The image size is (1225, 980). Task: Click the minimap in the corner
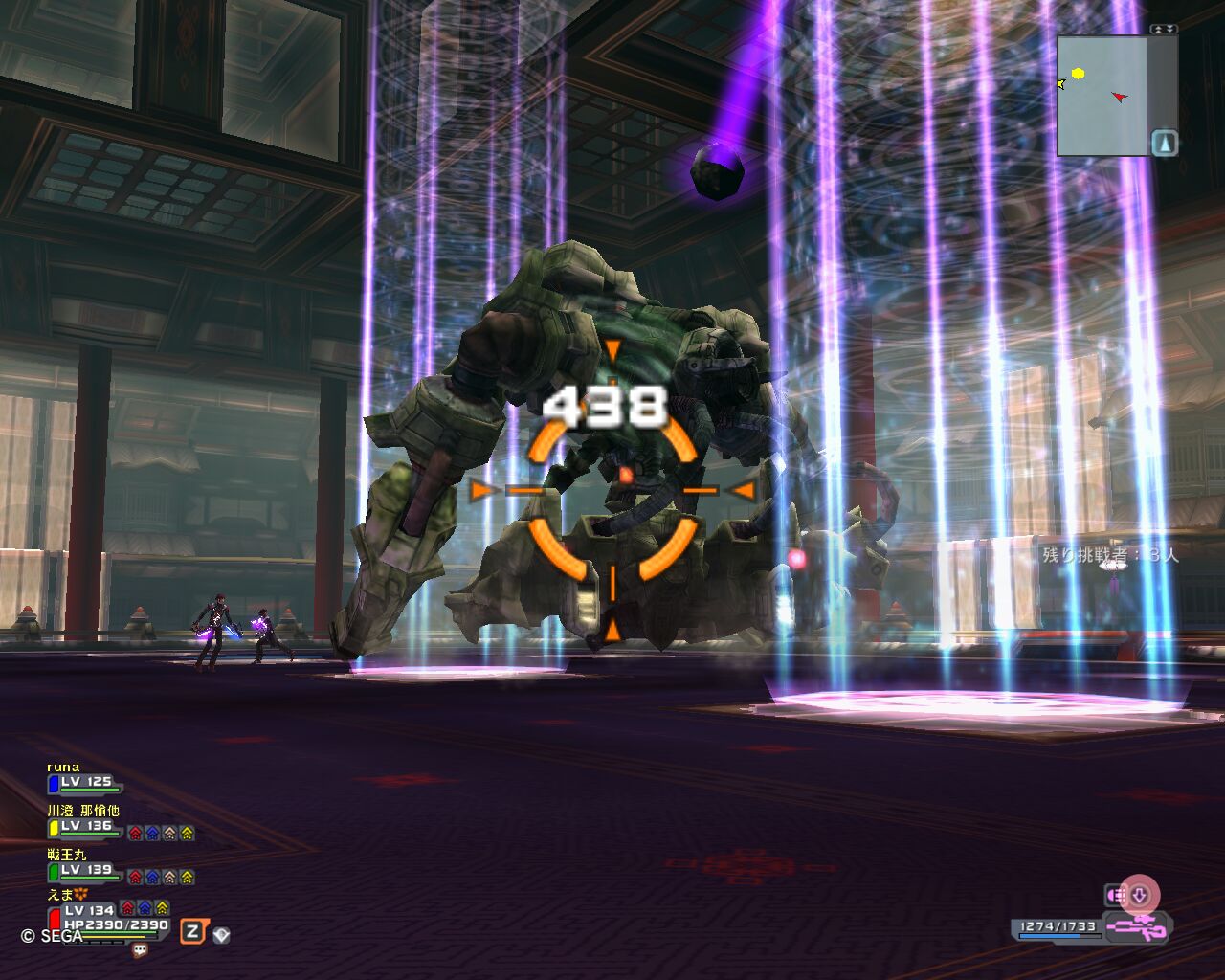(x=1102, y=96)
